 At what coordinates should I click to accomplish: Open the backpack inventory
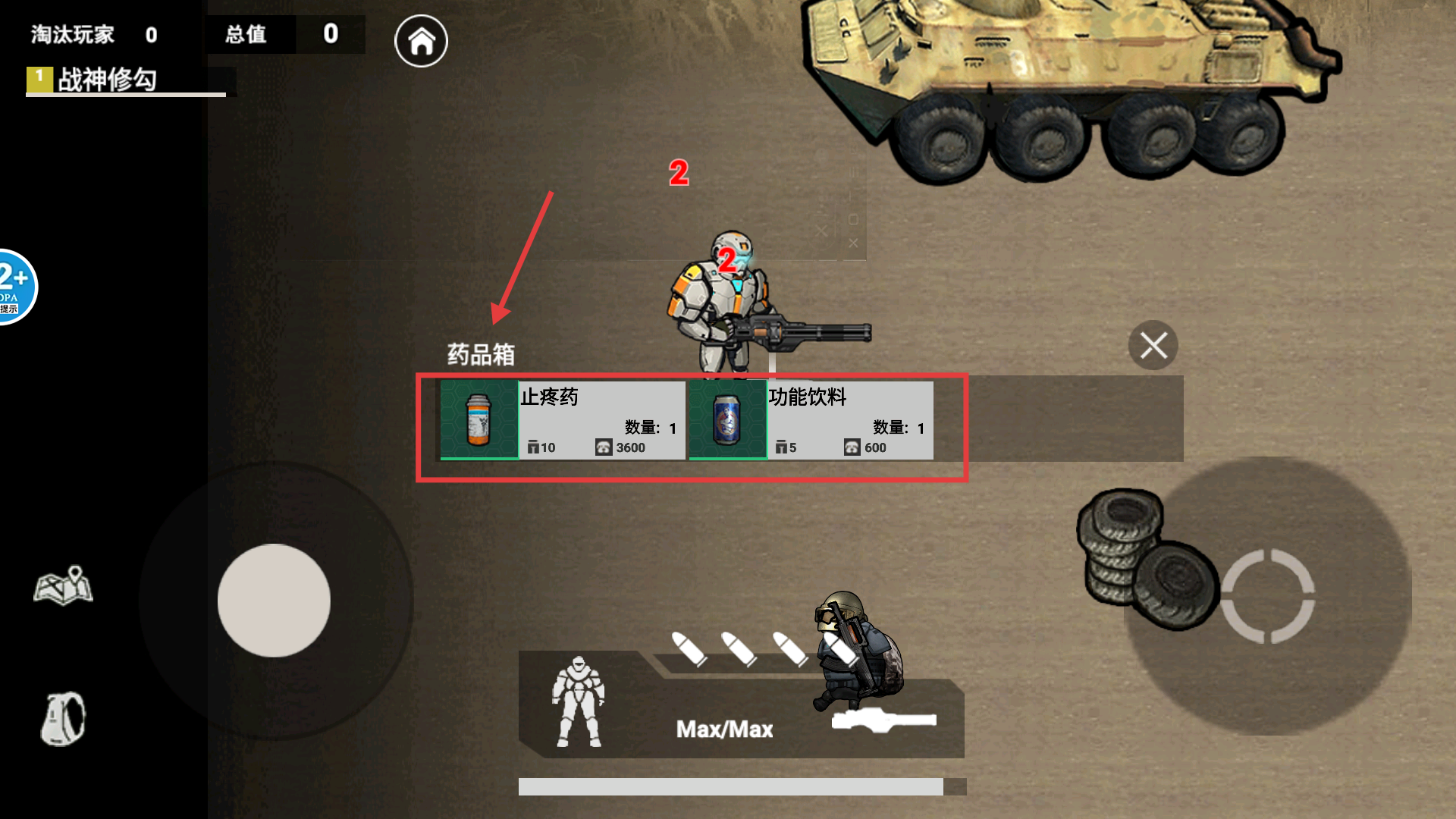coord(64,718)
